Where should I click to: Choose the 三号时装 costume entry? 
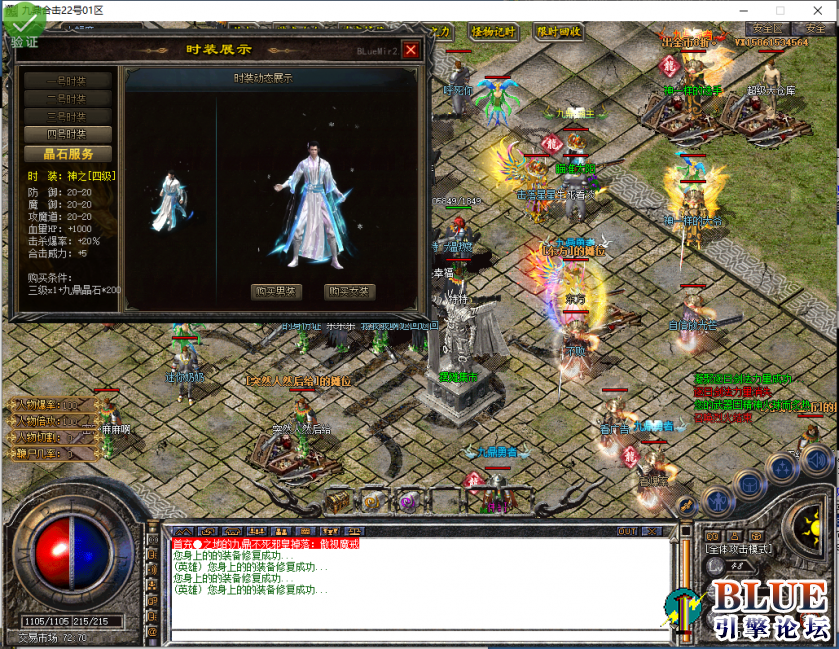[x=67, y=116]
